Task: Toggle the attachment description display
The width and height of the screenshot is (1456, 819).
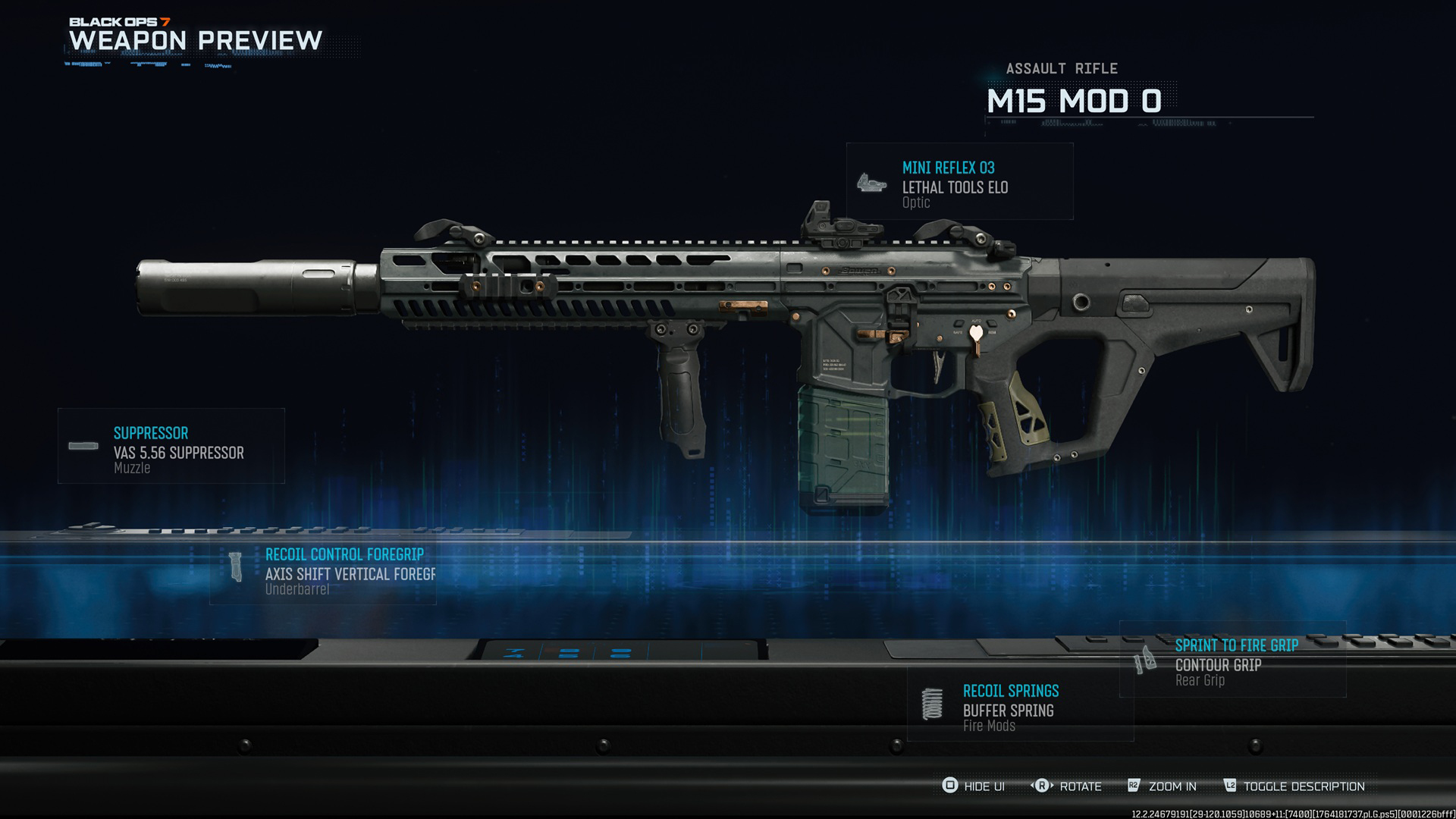Action: coord(1294,786)
